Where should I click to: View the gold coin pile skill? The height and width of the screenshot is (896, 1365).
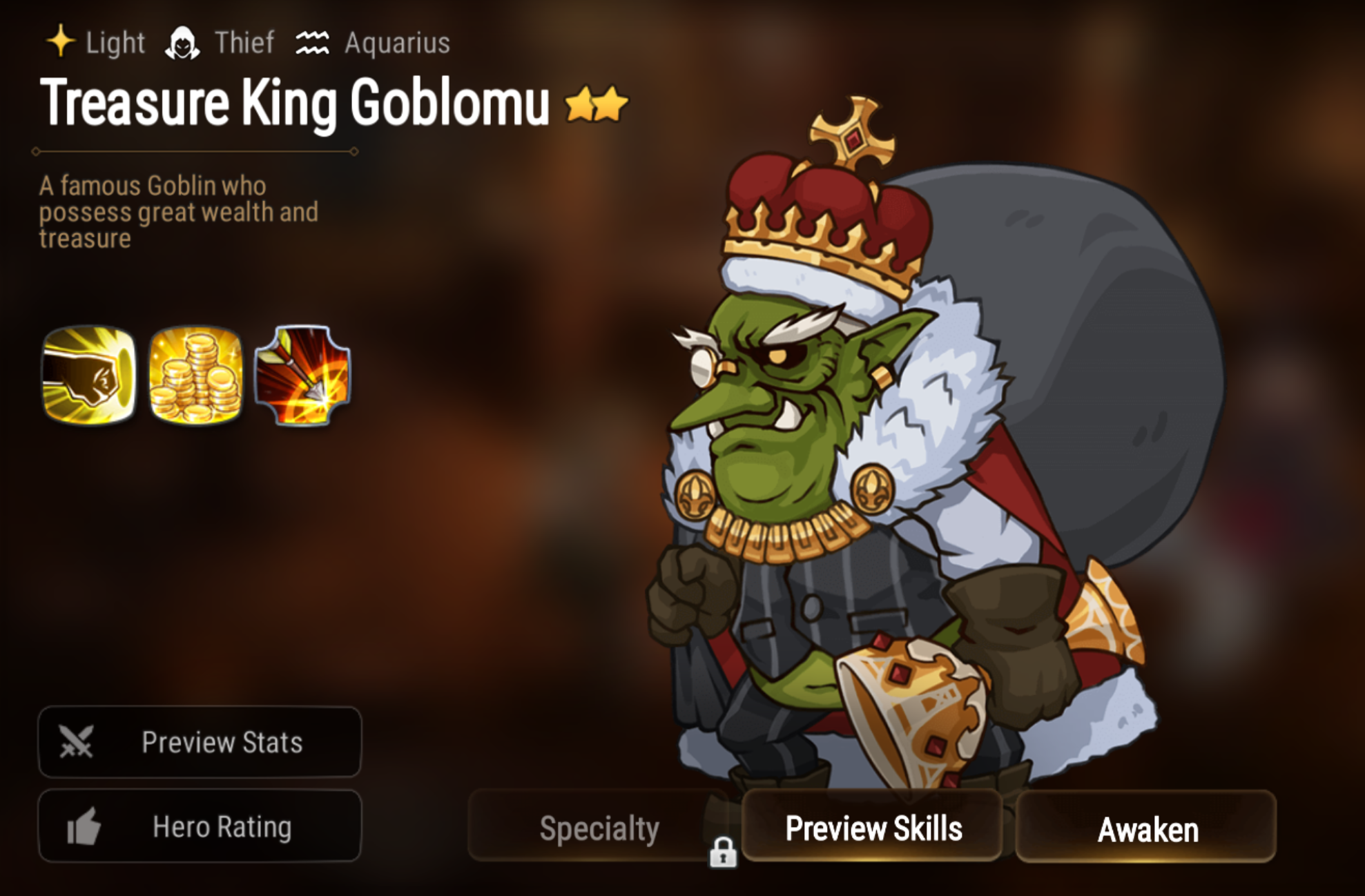pos(196,375)
